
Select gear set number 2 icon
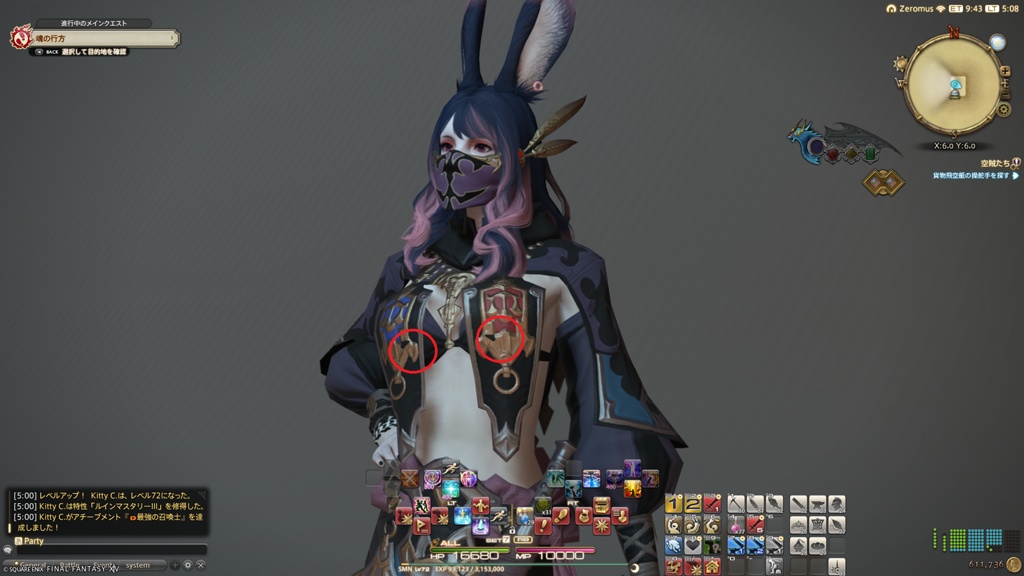pos(692,505)
